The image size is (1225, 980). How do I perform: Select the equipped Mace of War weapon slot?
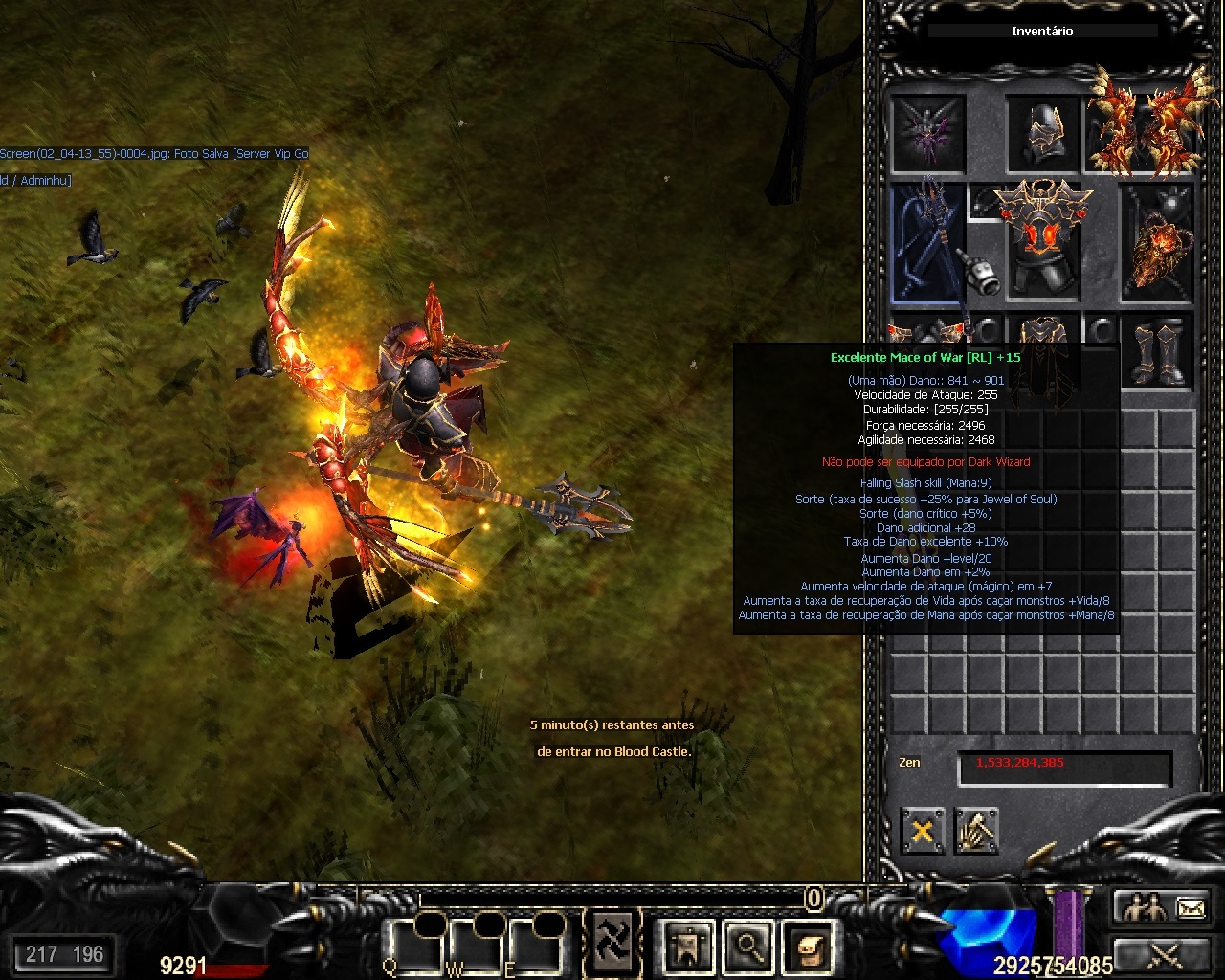coord(927,242)
